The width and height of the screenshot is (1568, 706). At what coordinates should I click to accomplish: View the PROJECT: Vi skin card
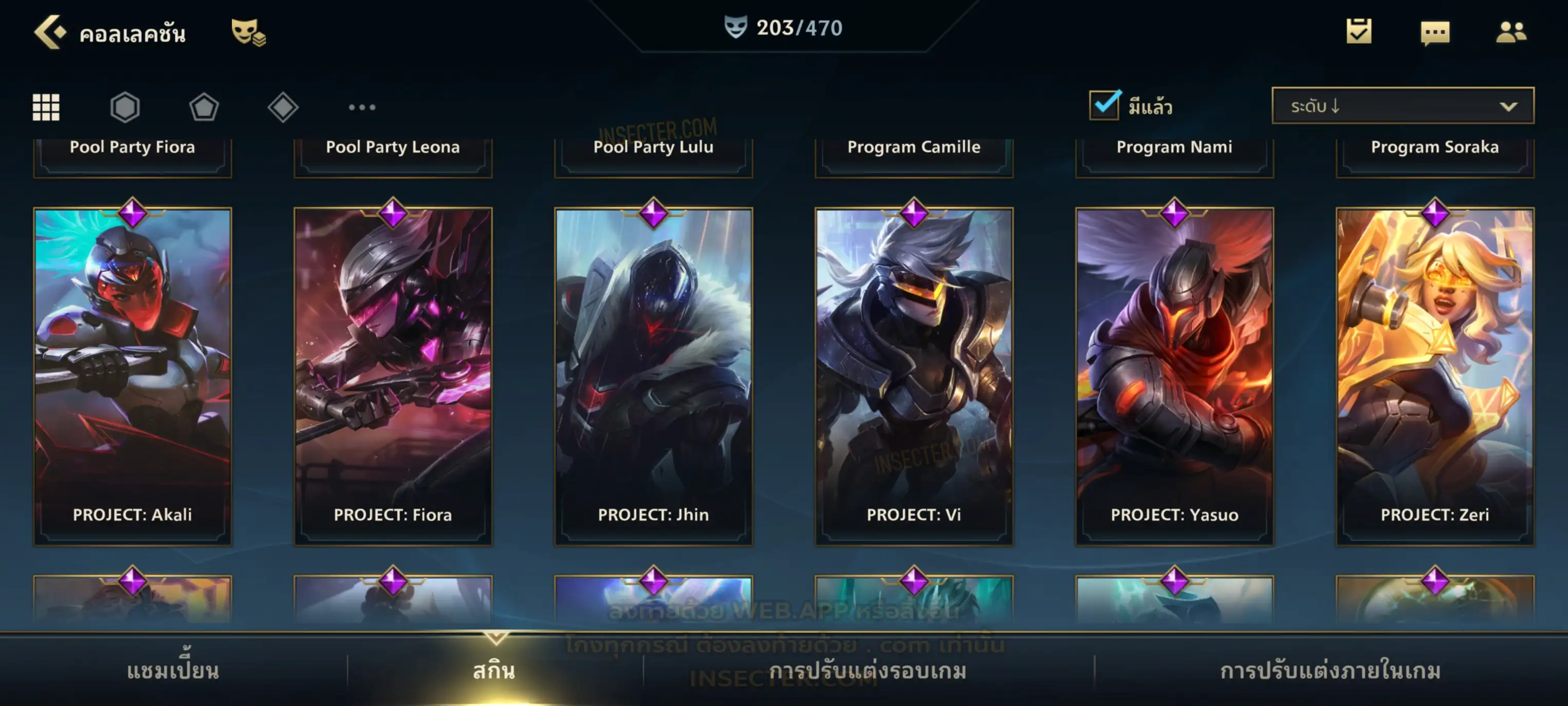click(914, 376)
